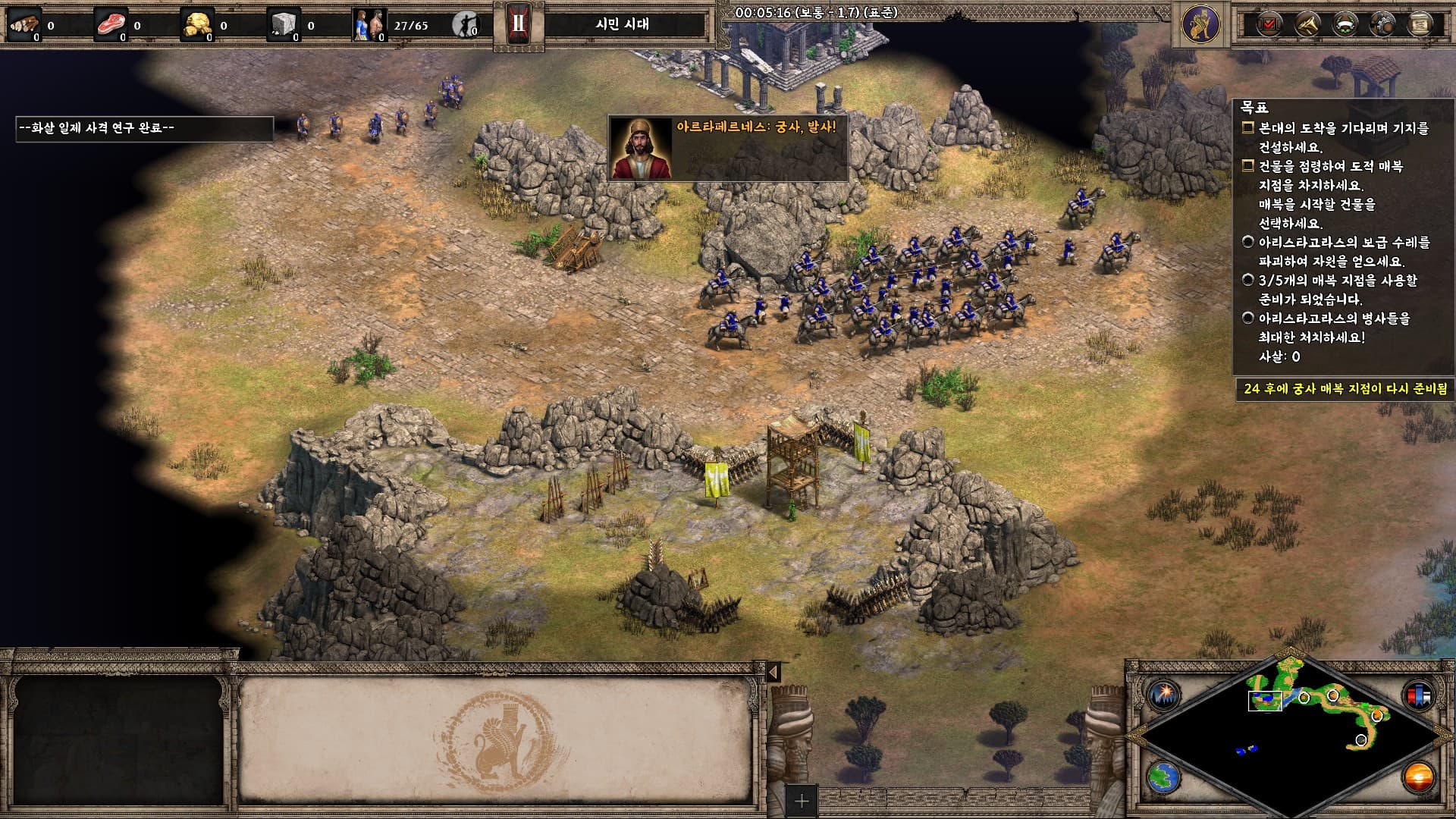The width and height of the screenshot is (1456, 819).
Task: Toggle the colored banners minimap button
Action: click(x=1420, y=695)
